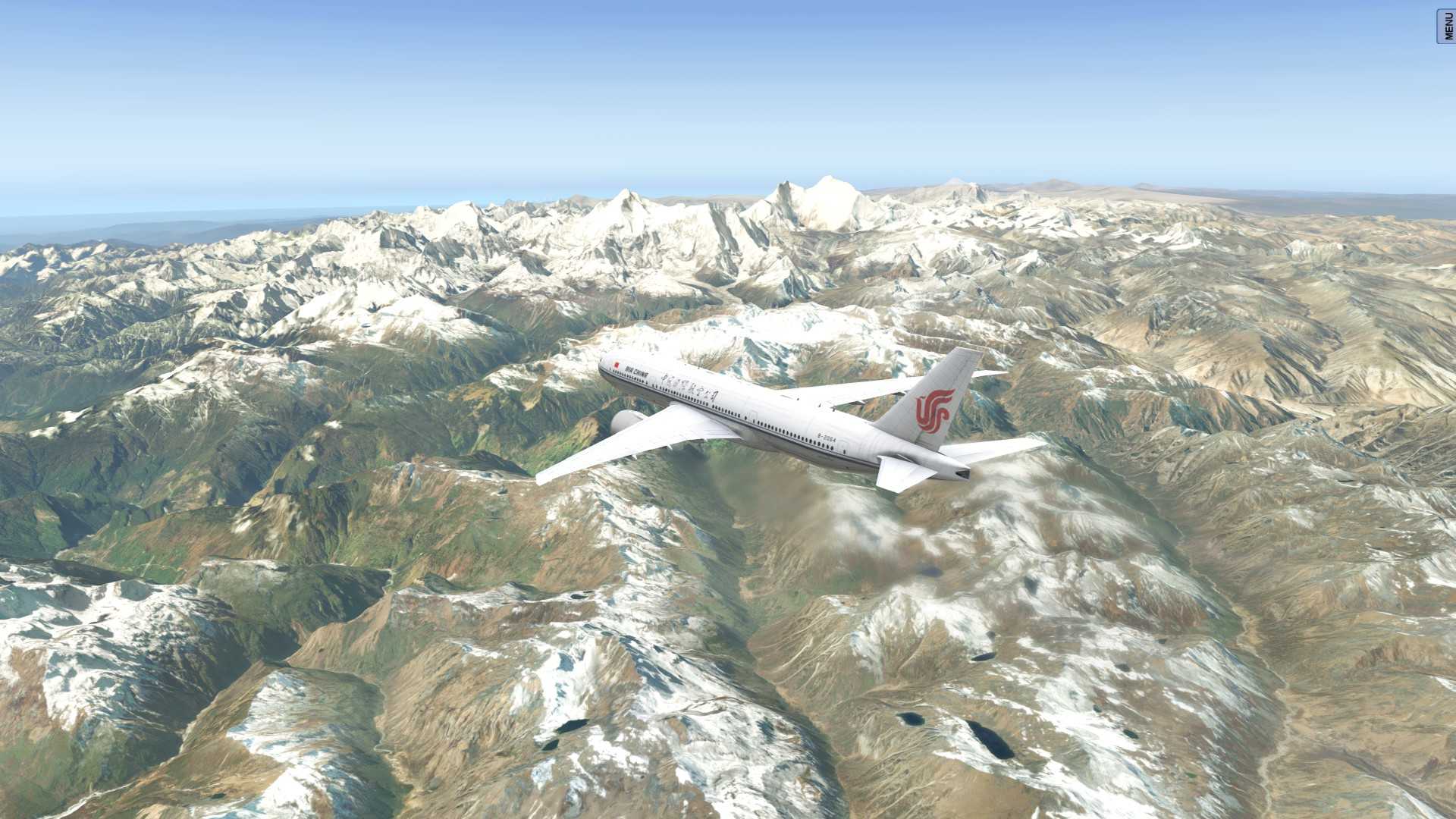1456x819 pixels.
Task: Open the MENU button
Action: pyautogui.click(x=1447, y=26)
